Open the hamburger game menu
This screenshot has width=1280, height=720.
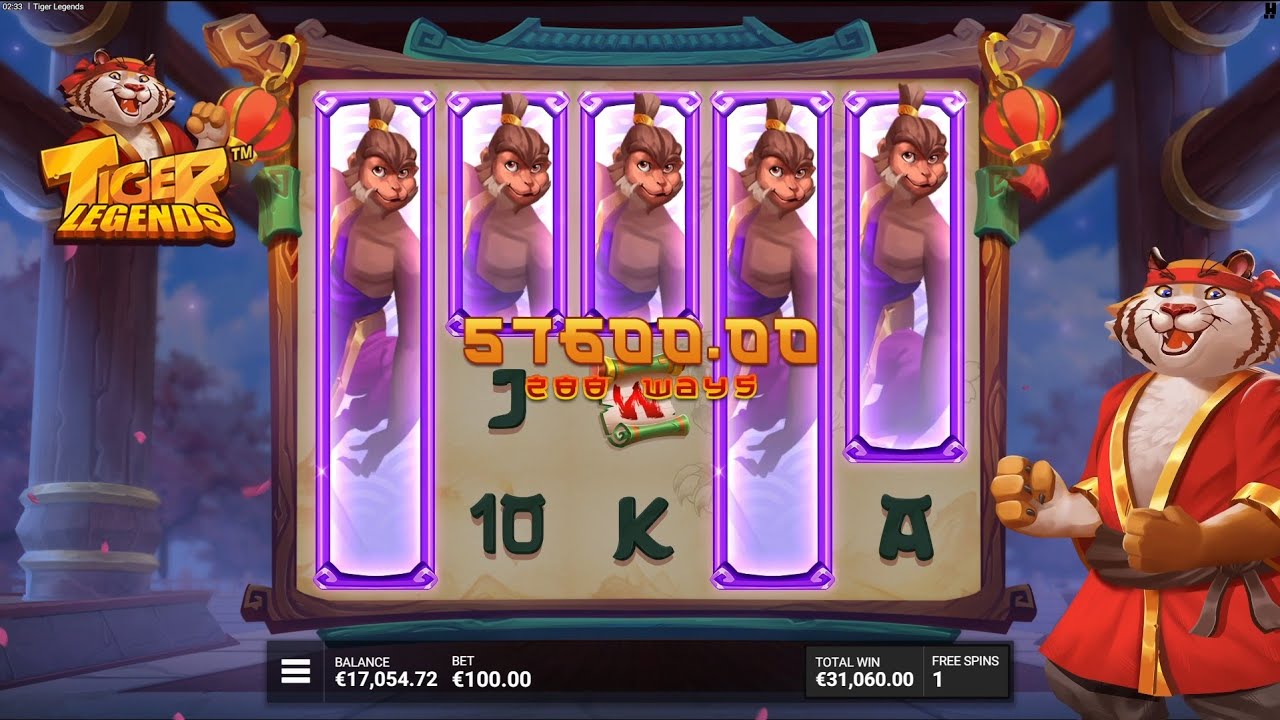point(296,670)
